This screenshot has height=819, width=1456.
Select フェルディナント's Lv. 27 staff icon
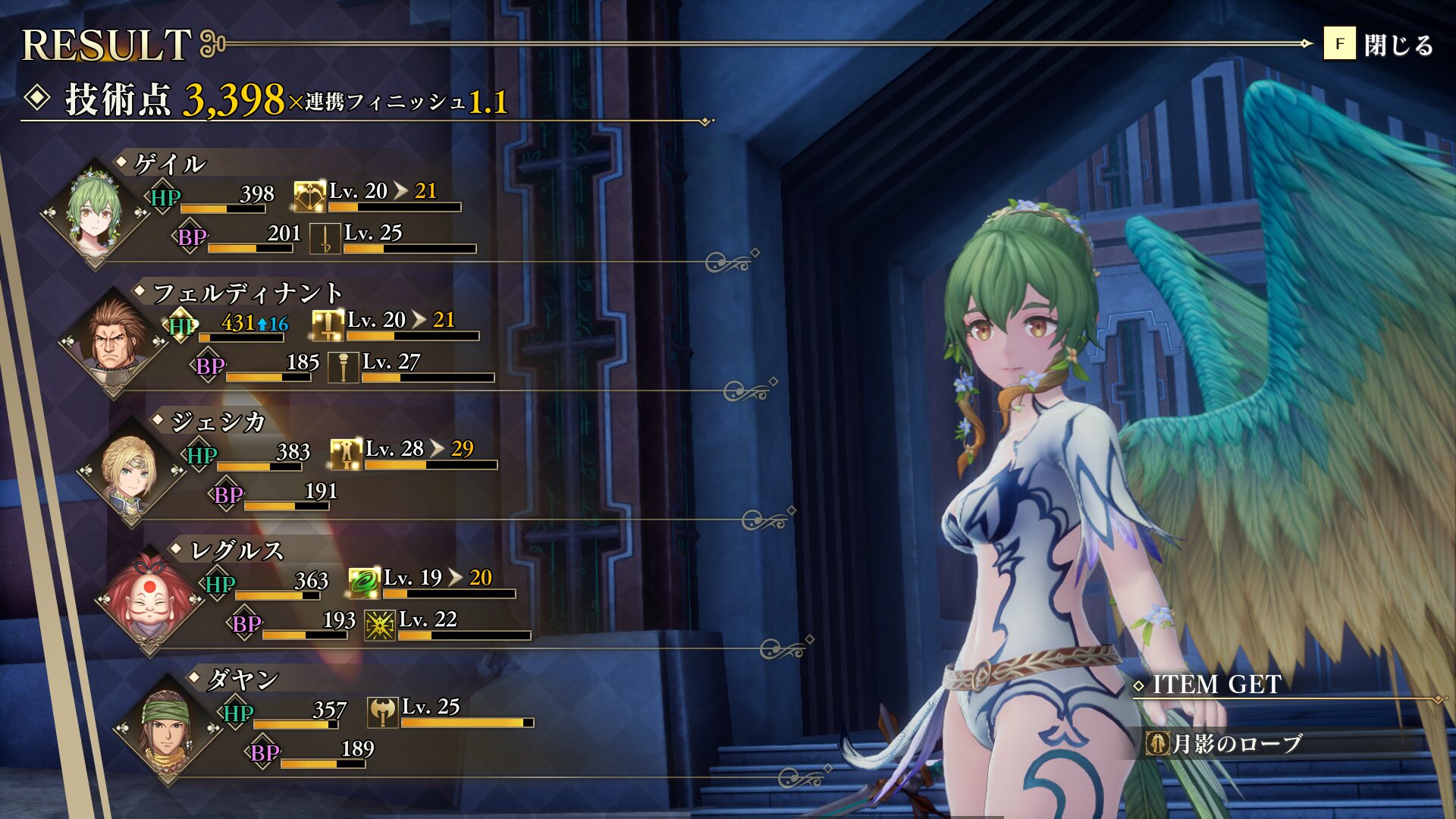tap(343, 368)
